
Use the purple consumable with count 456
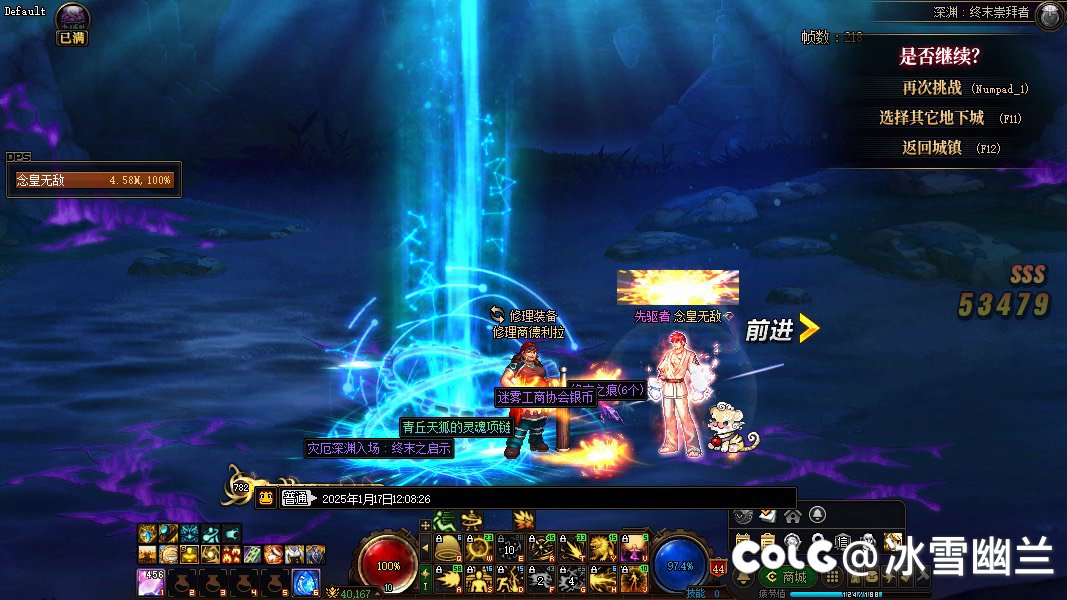(x=151, y=582)
